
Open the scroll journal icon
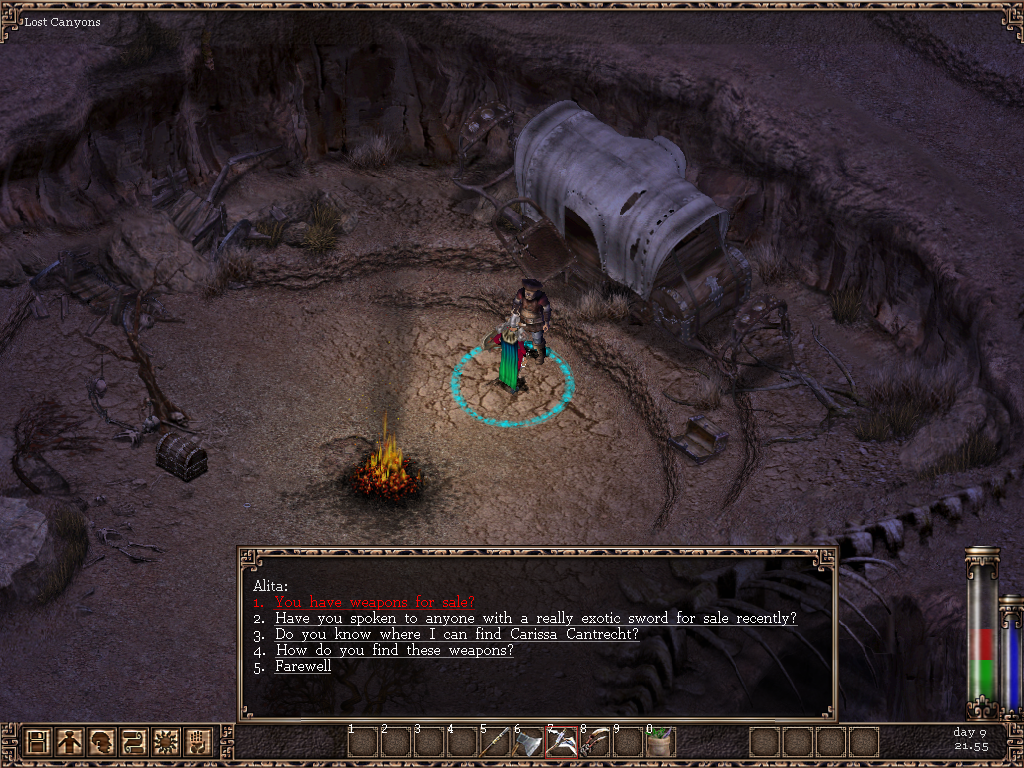click(134, 742)
